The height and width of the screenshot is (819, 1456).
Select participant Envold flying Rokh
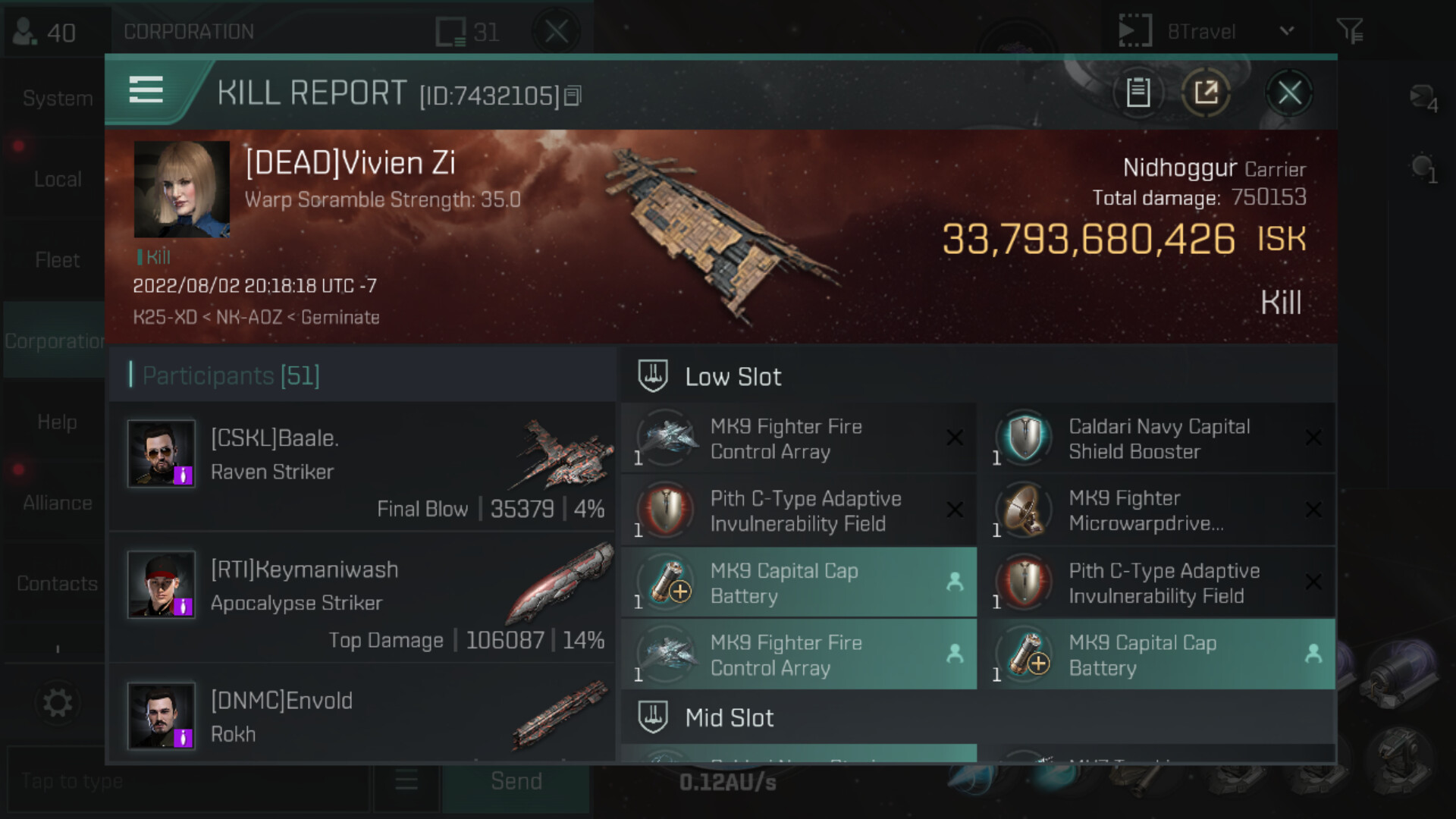coord(362,717)
